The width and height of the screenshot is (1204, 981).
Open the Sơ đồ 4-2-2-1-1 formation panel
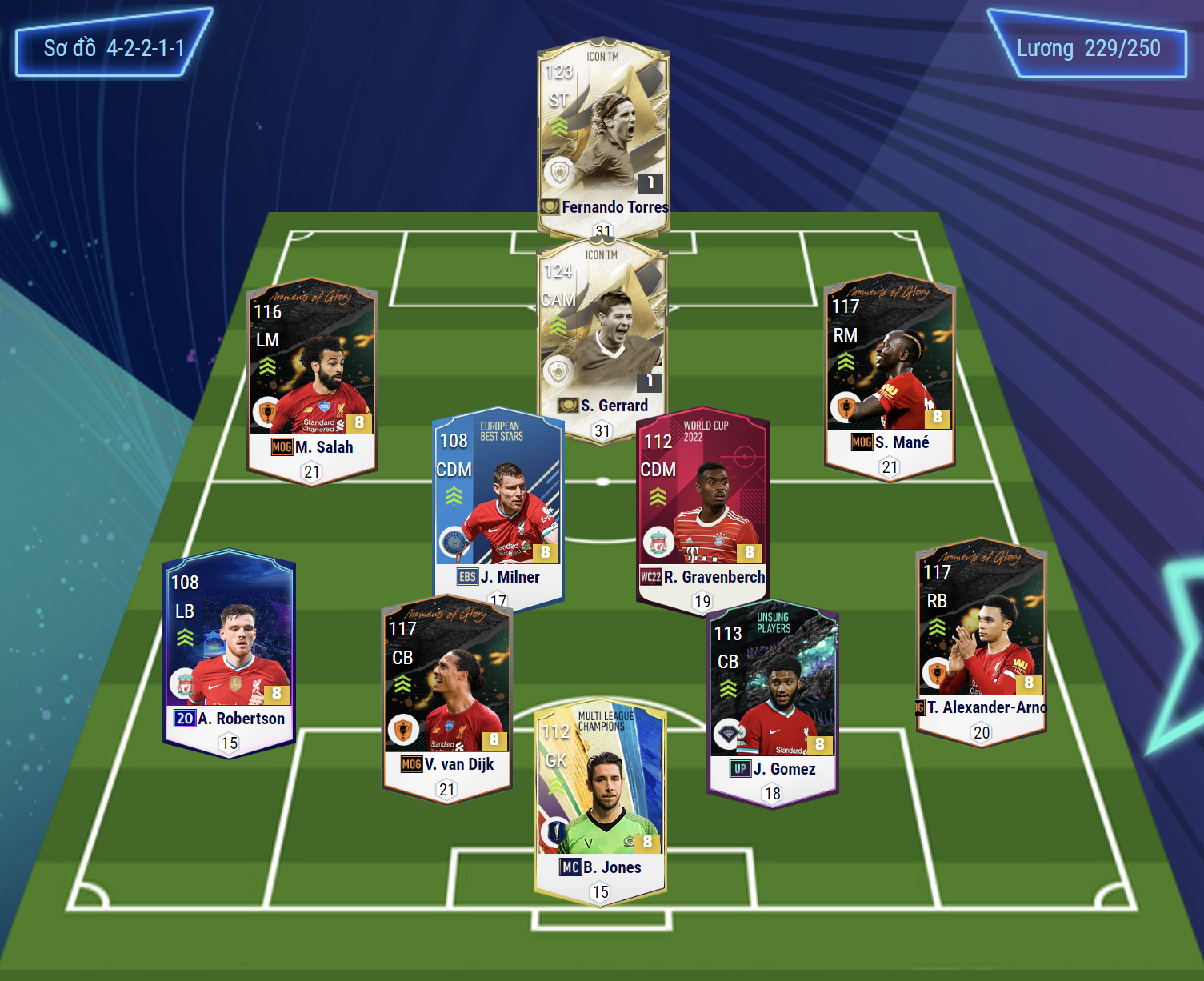tap(114, 48)
